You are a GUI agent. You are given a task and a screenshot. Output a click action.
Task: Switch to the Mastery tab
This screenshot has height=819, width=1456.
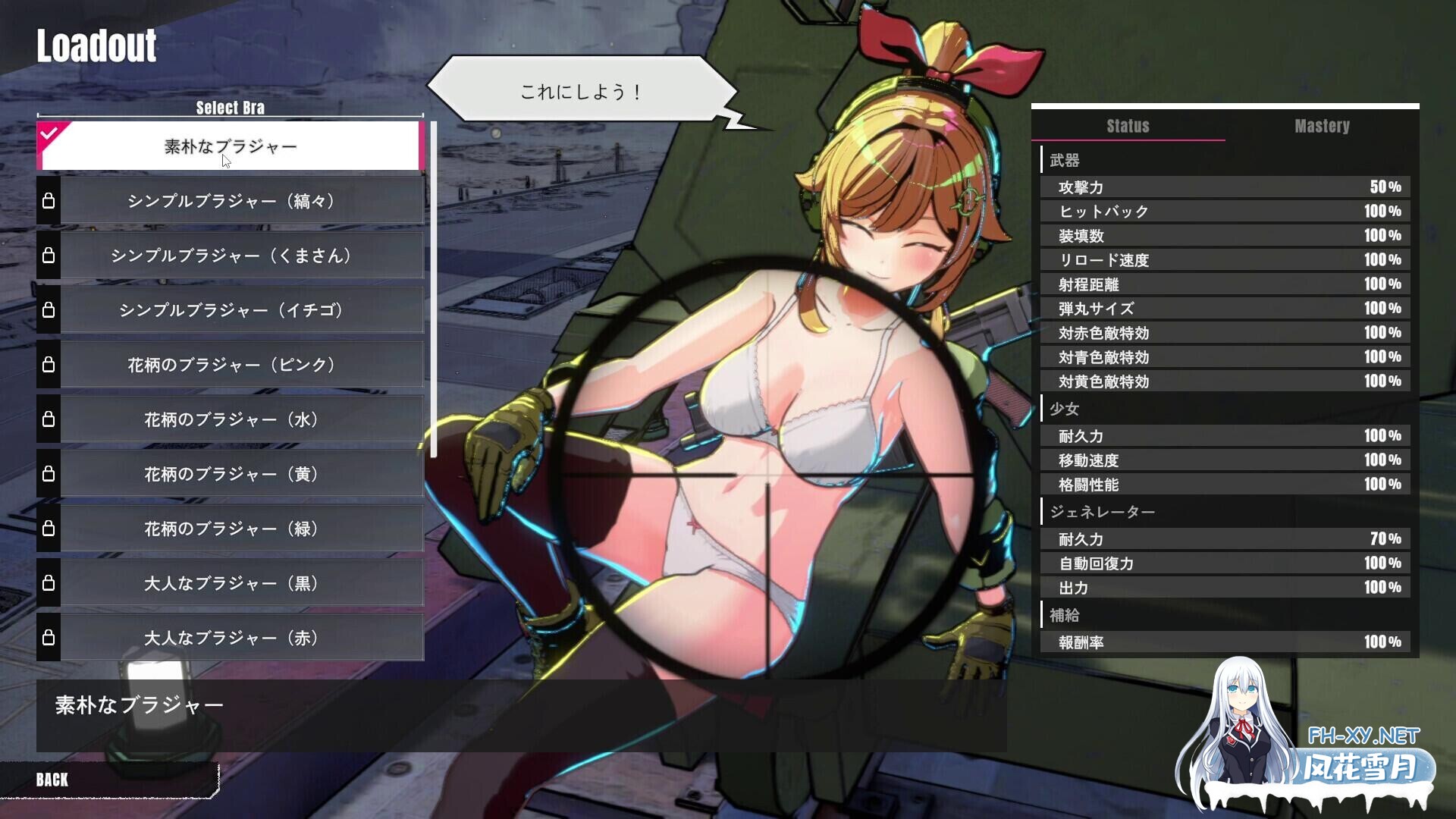click(x=1323, y=127)
